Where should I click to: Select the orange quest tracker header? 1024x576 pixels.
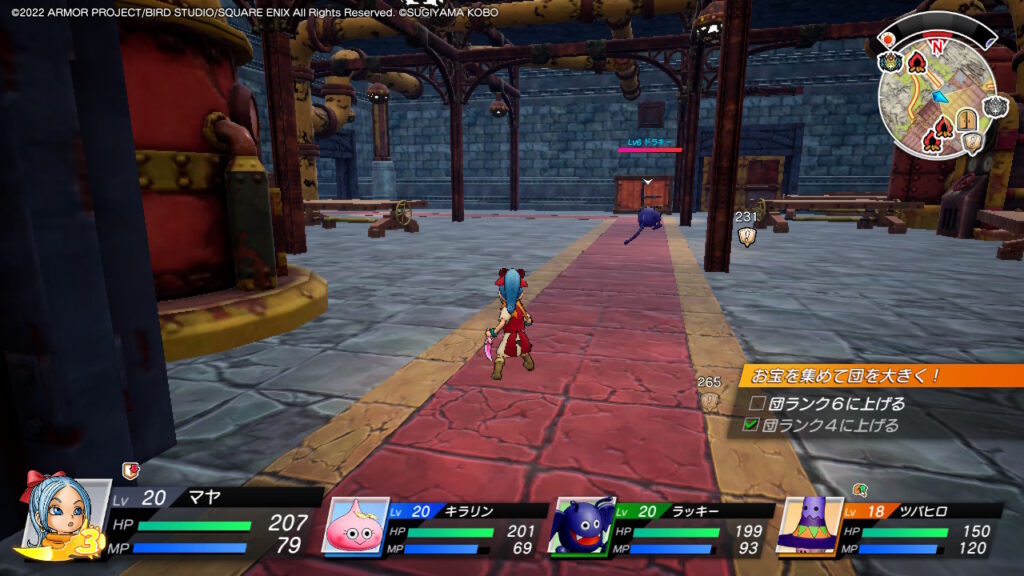(881, 376)
